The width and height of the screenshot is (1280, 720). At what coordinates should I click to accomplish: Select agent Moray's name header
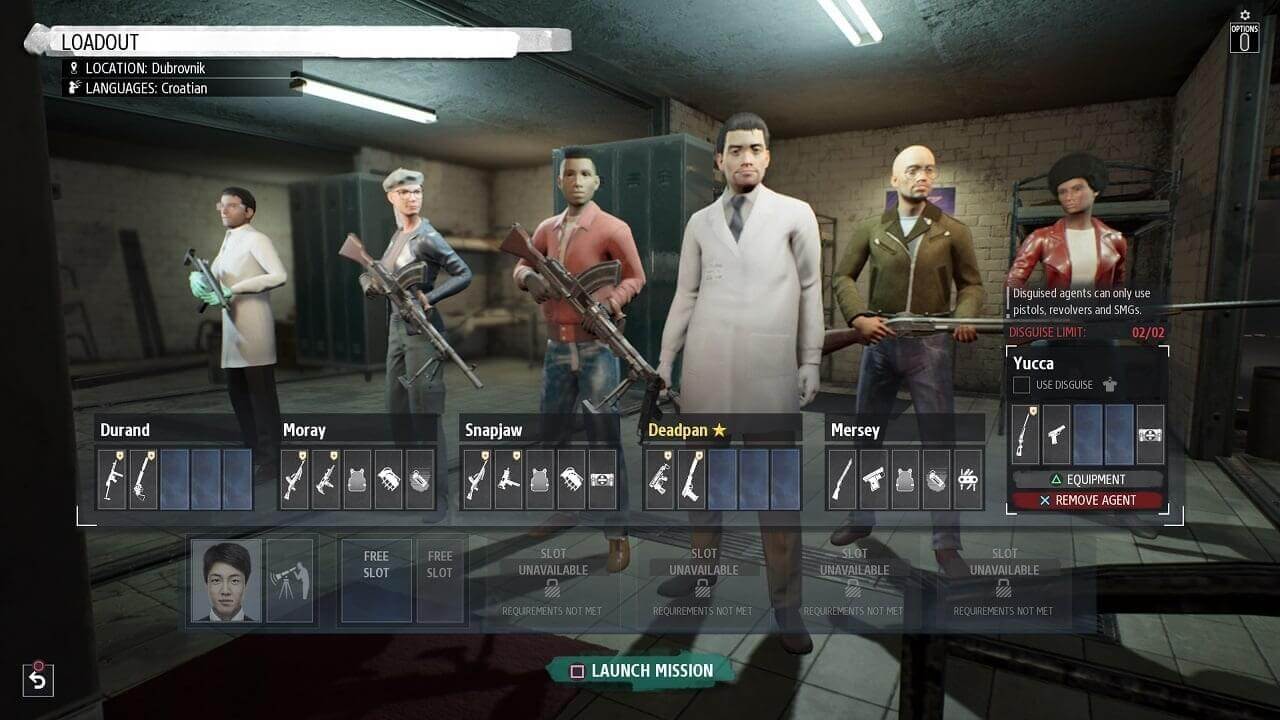point(304,430)
